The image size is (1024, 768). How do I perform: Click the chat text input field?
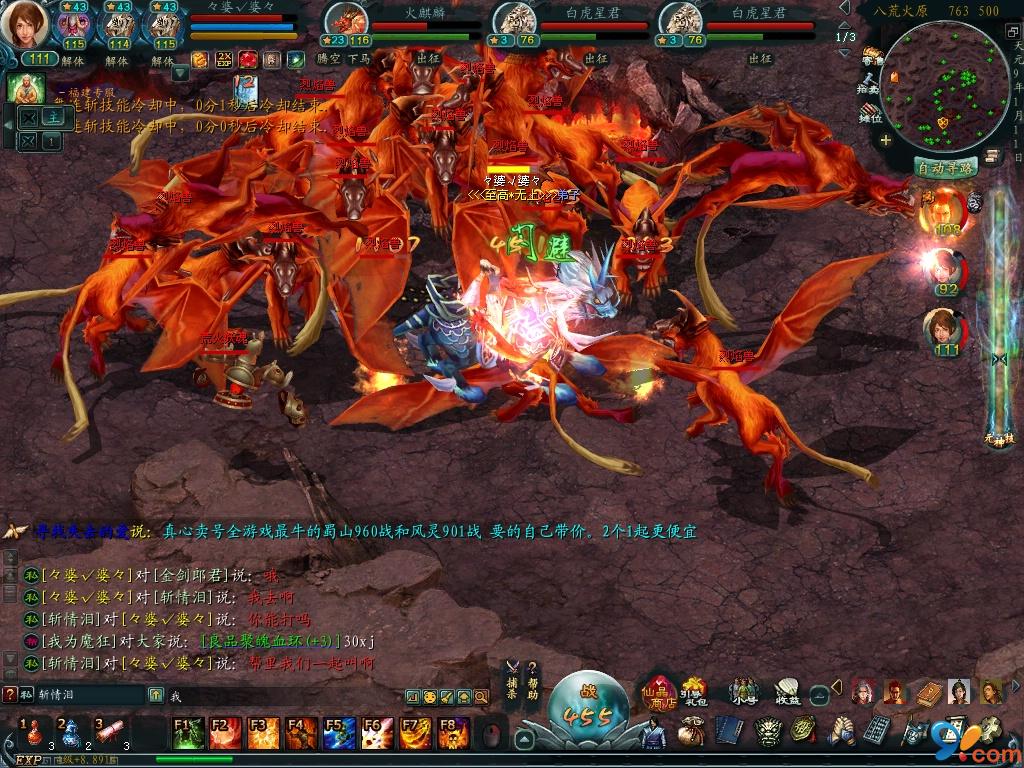pos(280,695)
